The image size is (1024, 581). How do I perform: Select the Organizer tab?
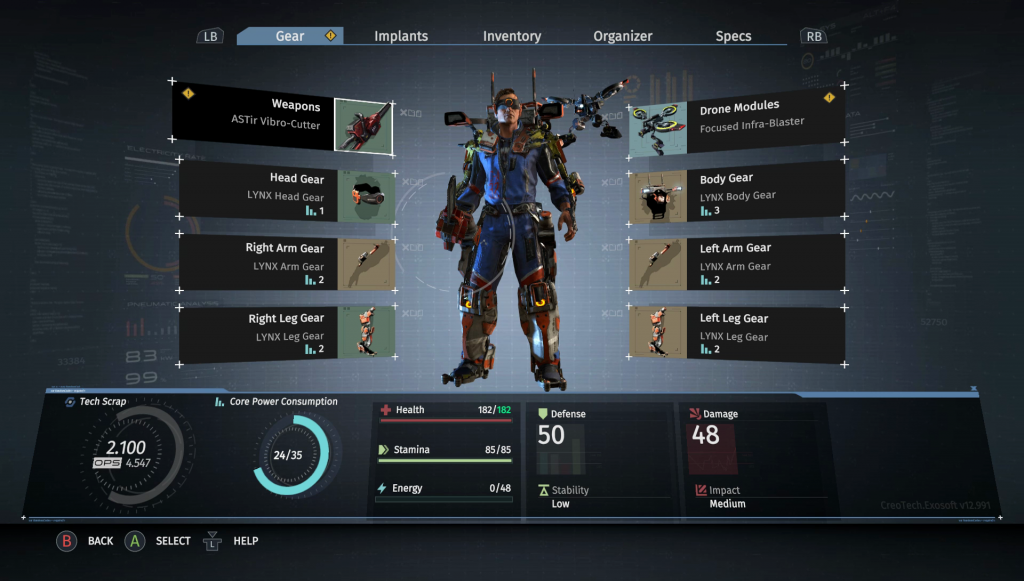(623, 36)
